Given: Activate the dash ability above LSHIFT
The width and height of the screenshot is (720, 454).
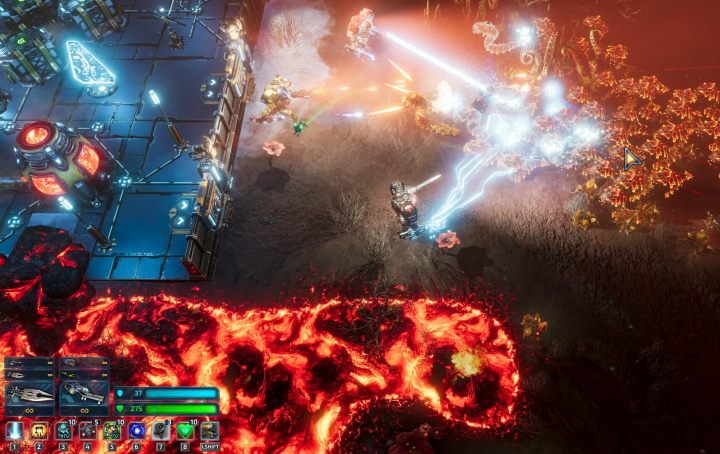Looking at the screenshot, I should click(x=209, y=431).
